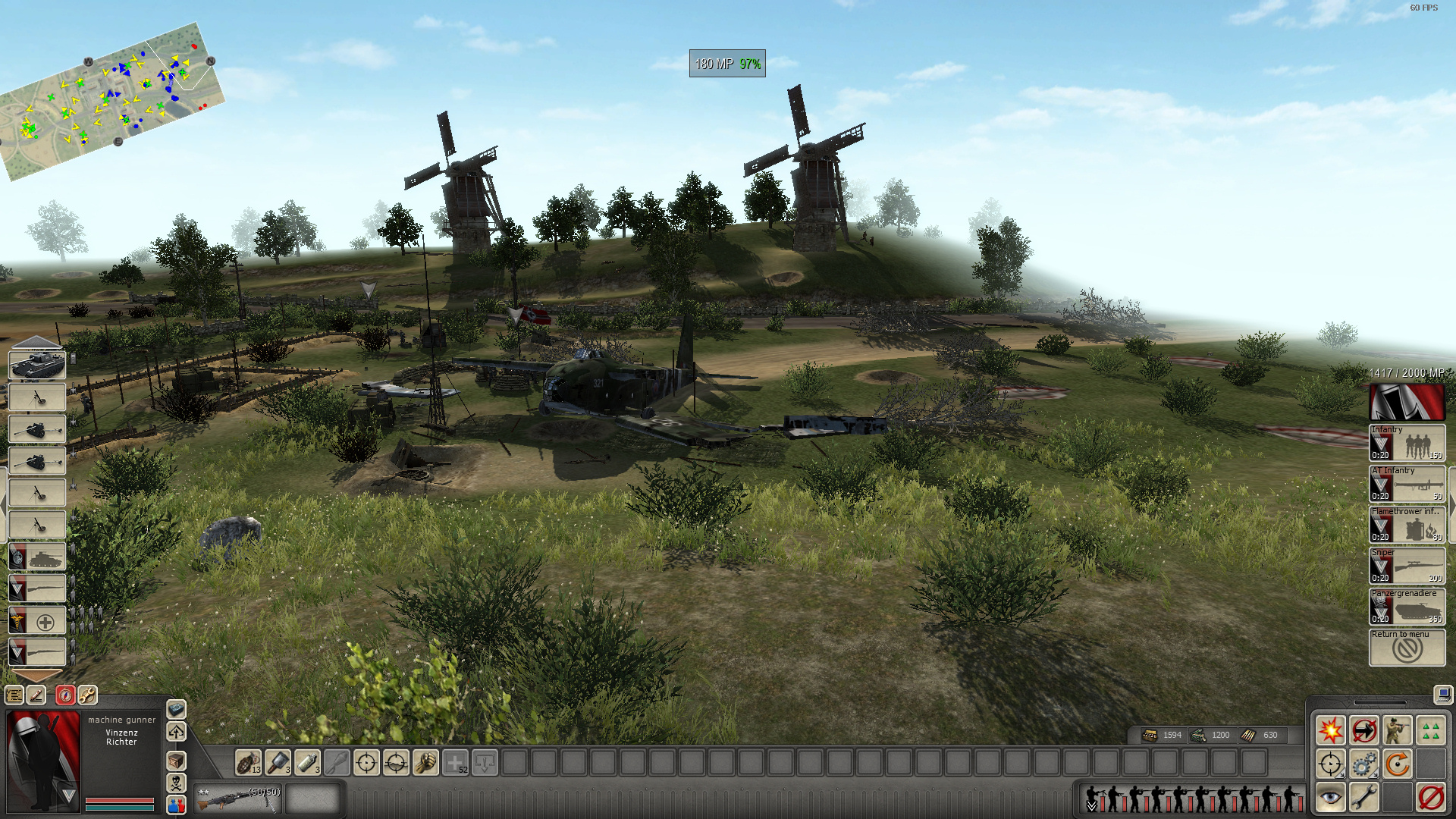Request AT Infantry squad
The height and width of the screenshot is (819, 1456).
pyautogui.click(x=1407, y=484)
